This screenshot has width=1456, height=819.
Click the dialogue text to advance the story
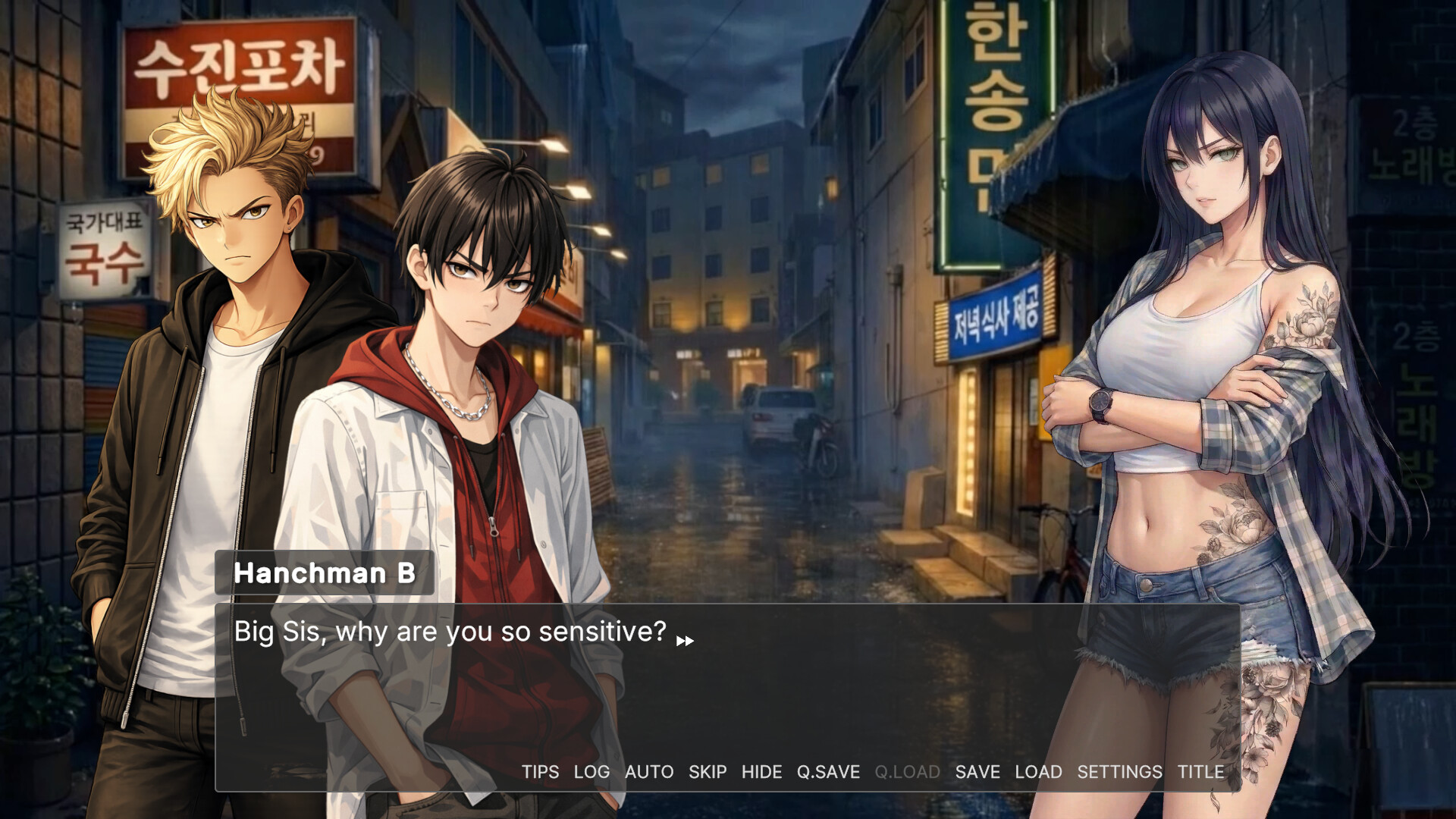450,631
